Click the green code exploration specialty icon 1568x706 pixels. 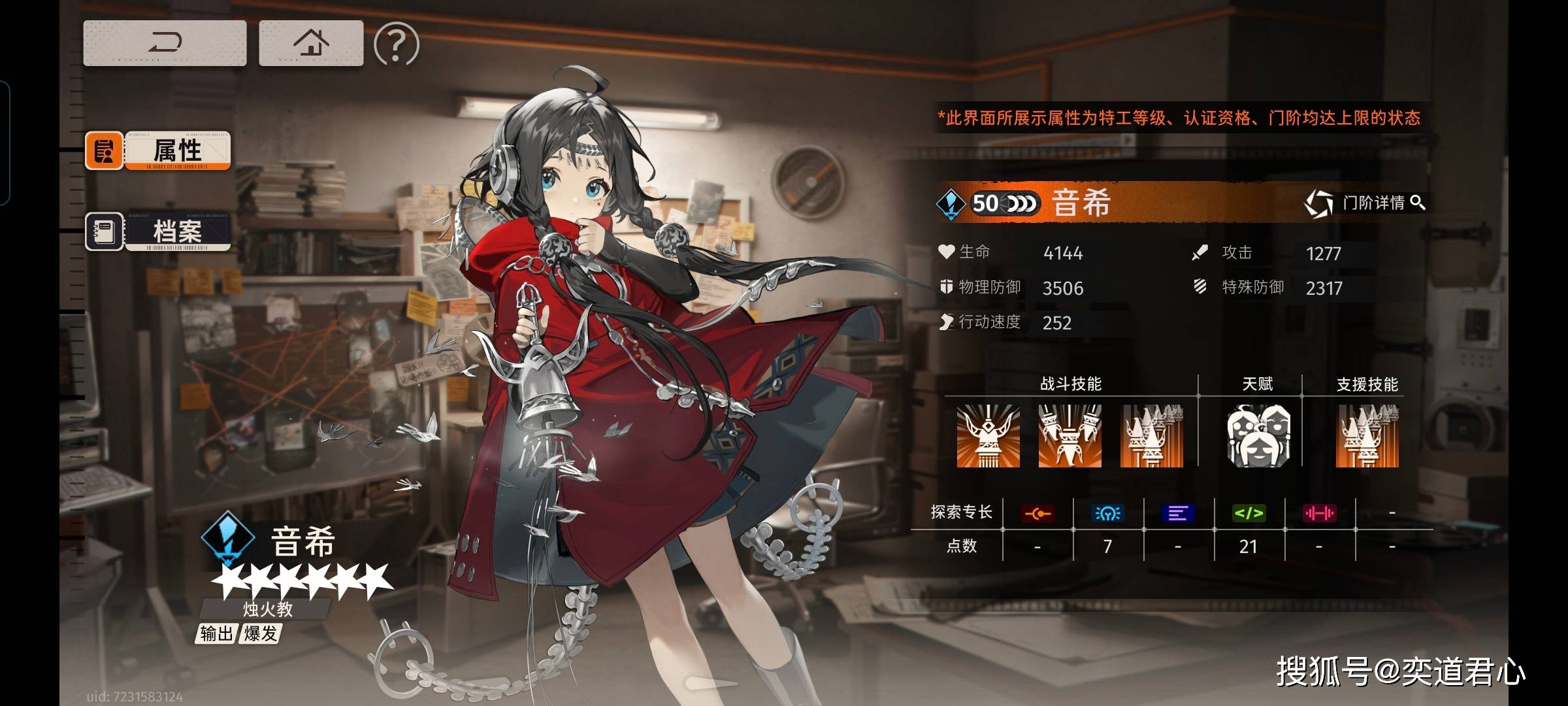pyautogui.click(x=1249, y=513)
